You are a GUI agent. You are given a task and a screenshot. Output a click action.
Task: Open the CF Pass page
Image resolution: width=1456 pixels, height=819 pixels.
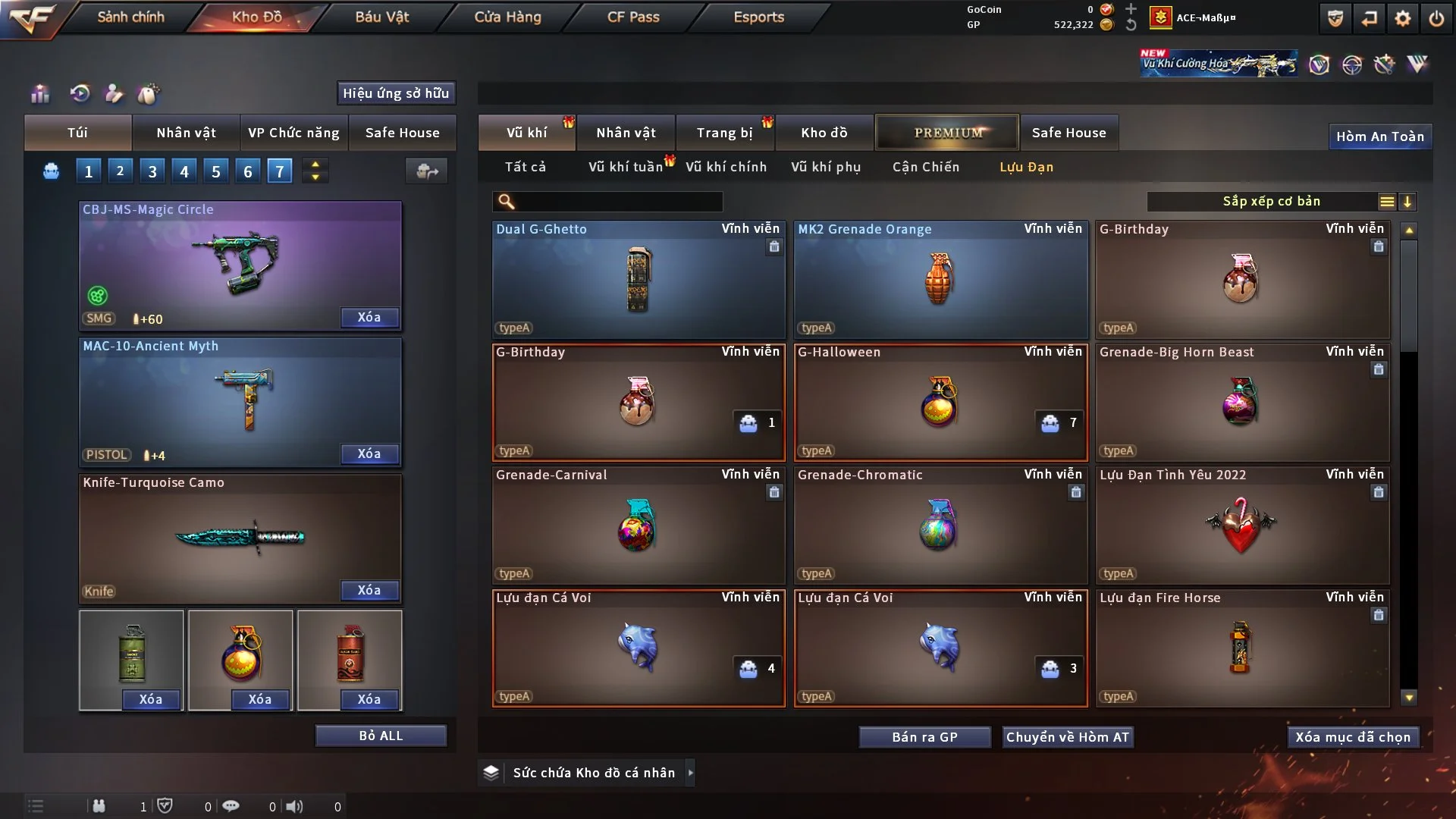point(633,17)
